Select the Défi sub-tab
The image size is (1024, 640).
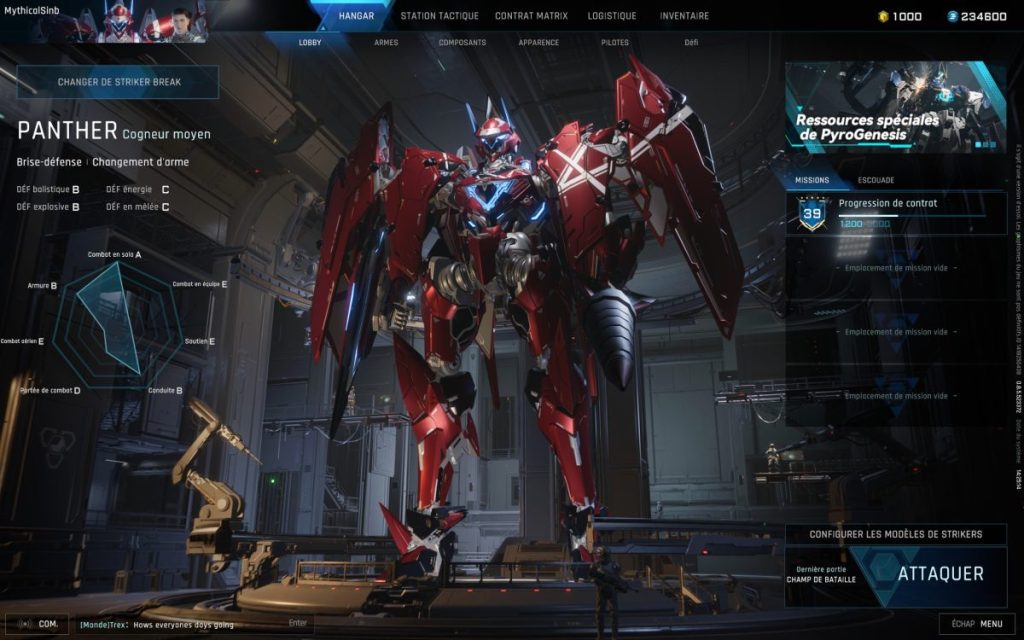[x=691, y=43]
